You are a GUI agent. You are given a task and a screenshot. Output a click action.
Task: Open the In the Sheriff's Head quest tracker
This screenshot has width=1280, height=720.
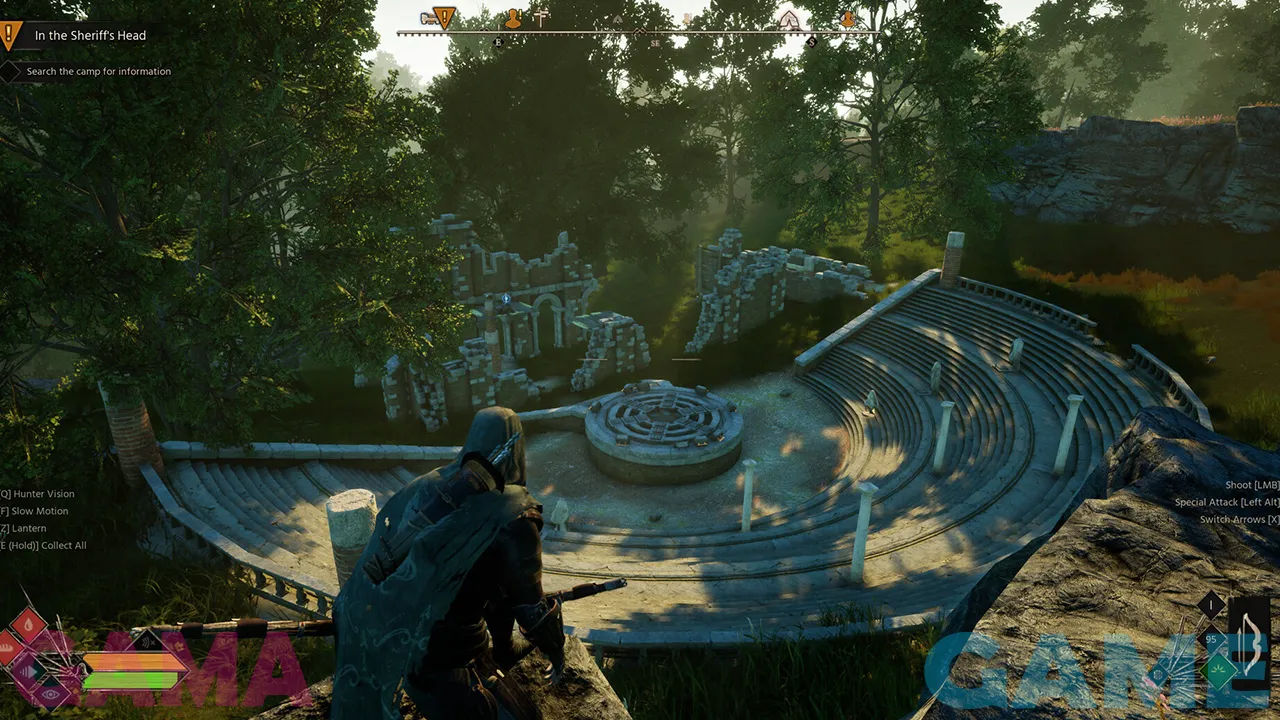(x=90, y=36)
